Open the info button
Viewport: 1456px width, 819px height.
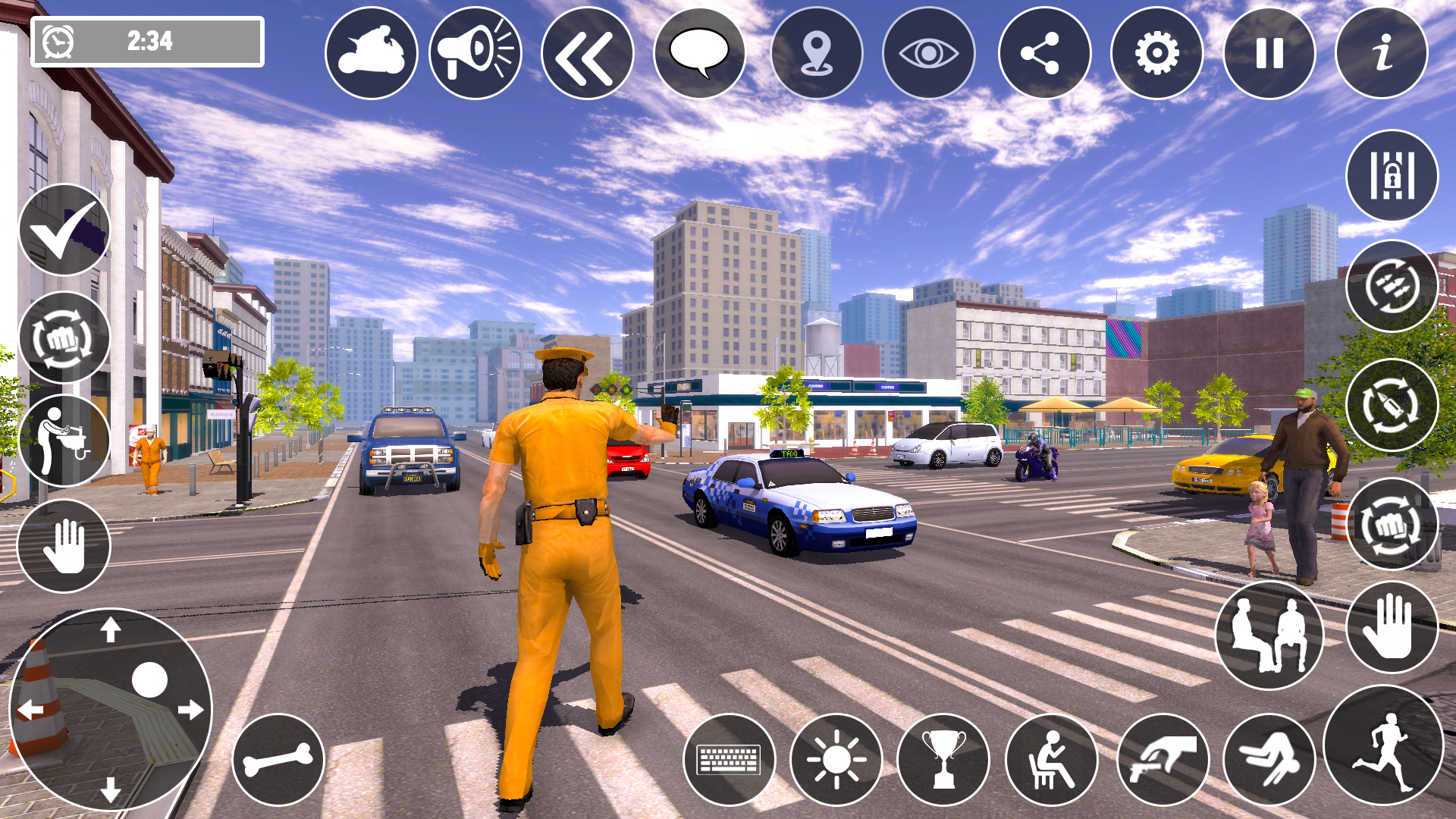[1380, 53]
